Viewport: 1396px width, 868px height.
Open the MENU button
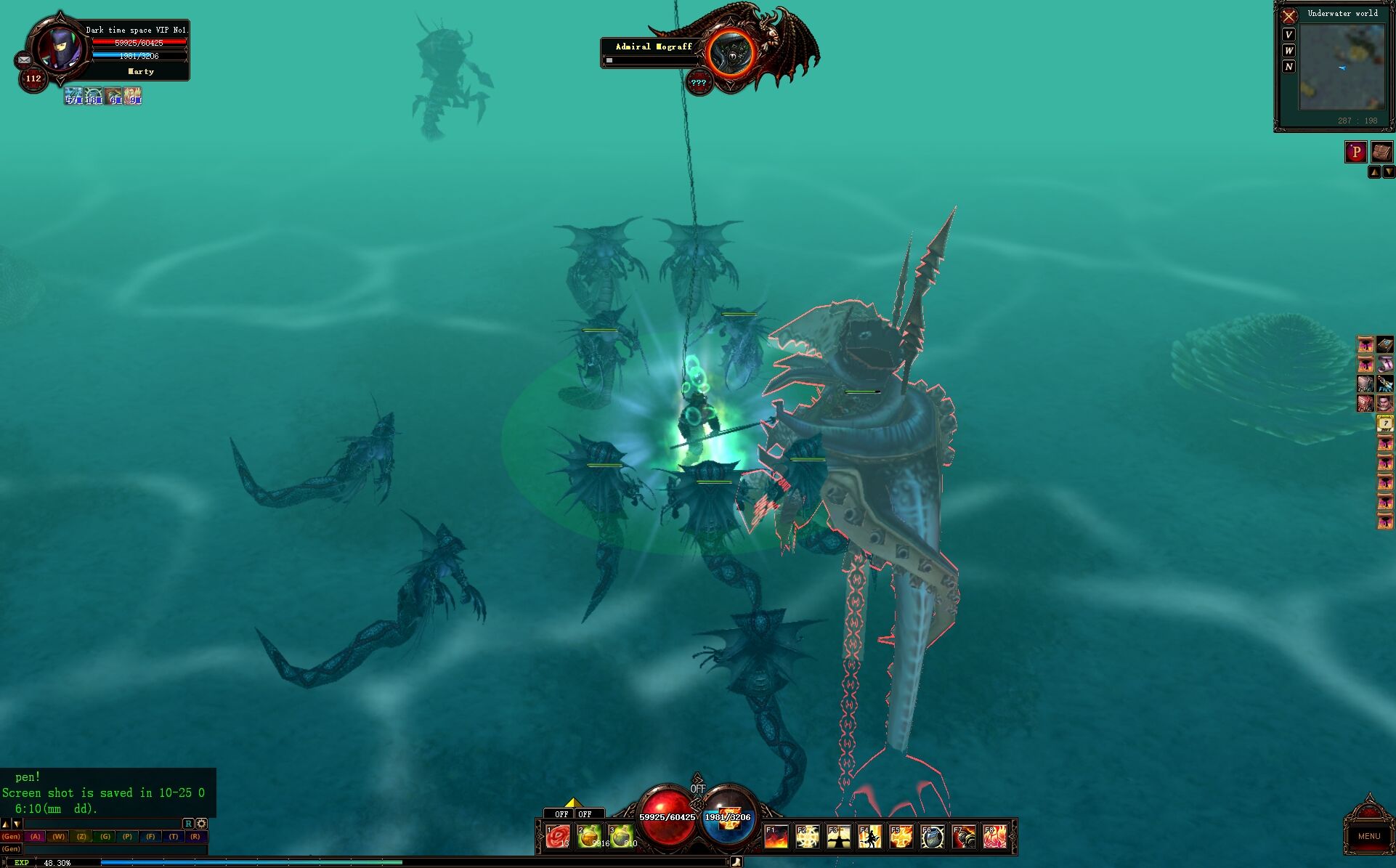(1368, 835)
